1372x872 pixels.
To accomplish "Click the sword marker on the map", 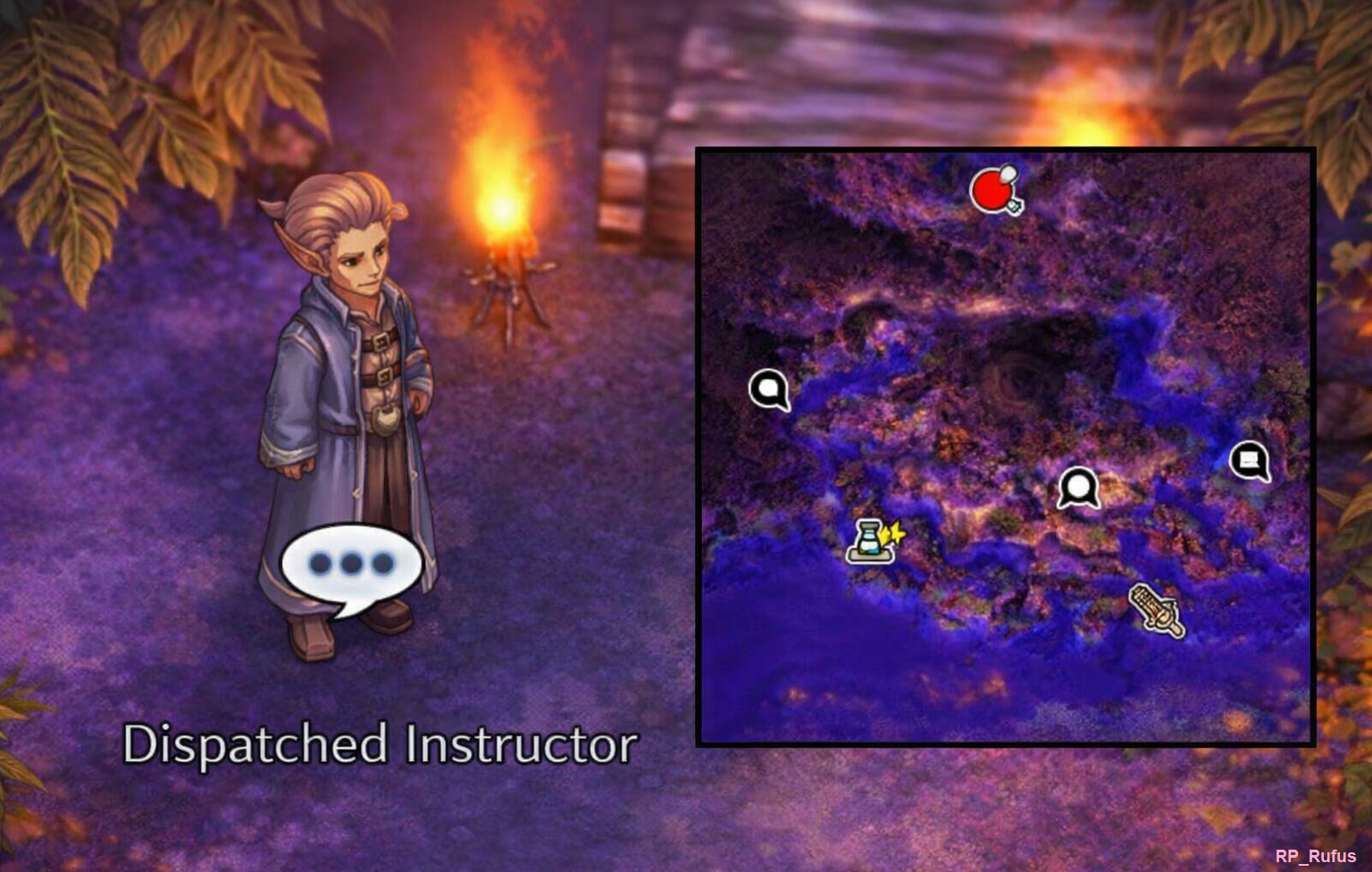I will (1158, 610).
